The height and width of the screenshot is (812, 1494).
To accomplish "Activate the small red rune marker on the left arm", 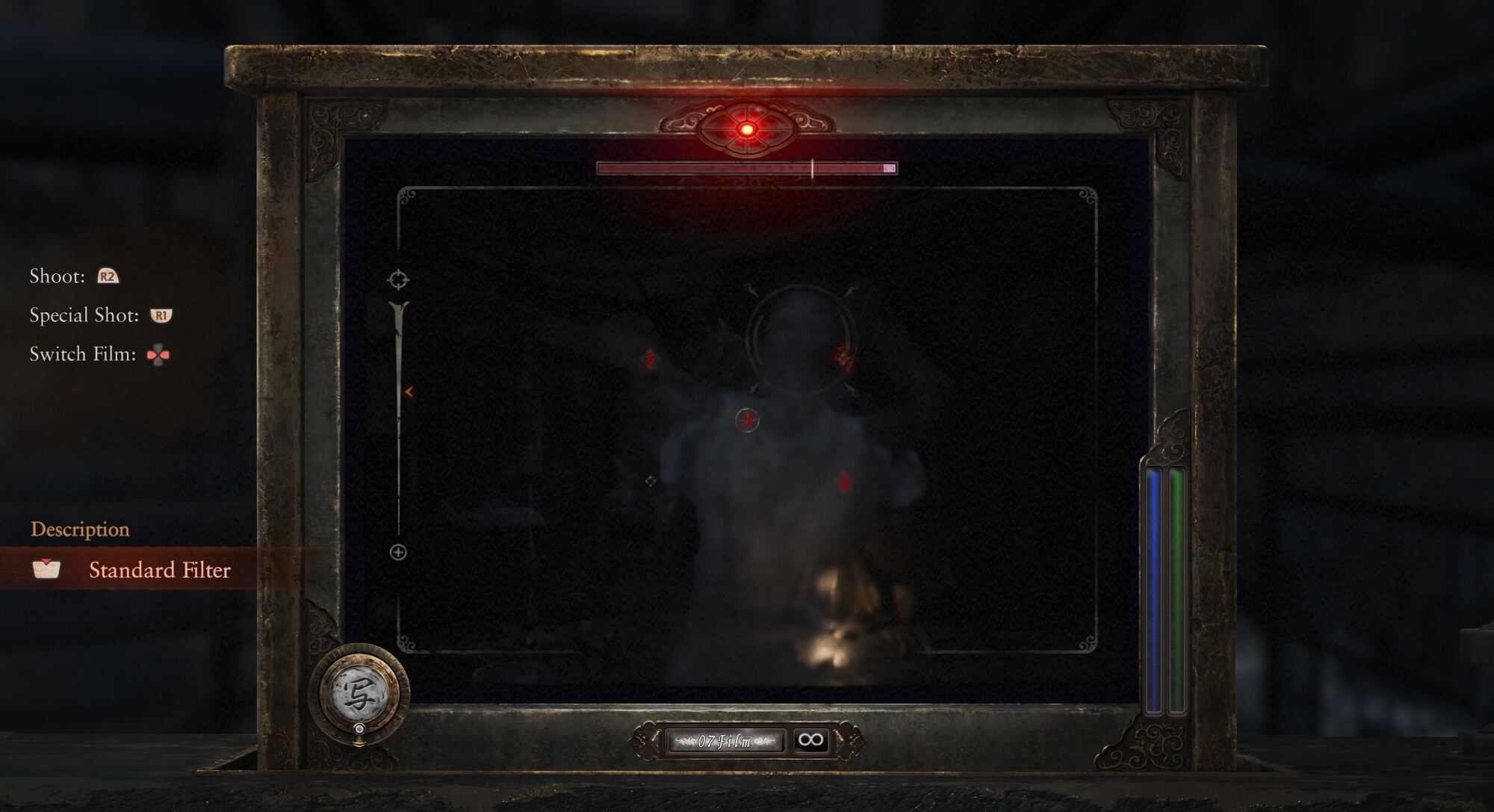I will [649, 359].
